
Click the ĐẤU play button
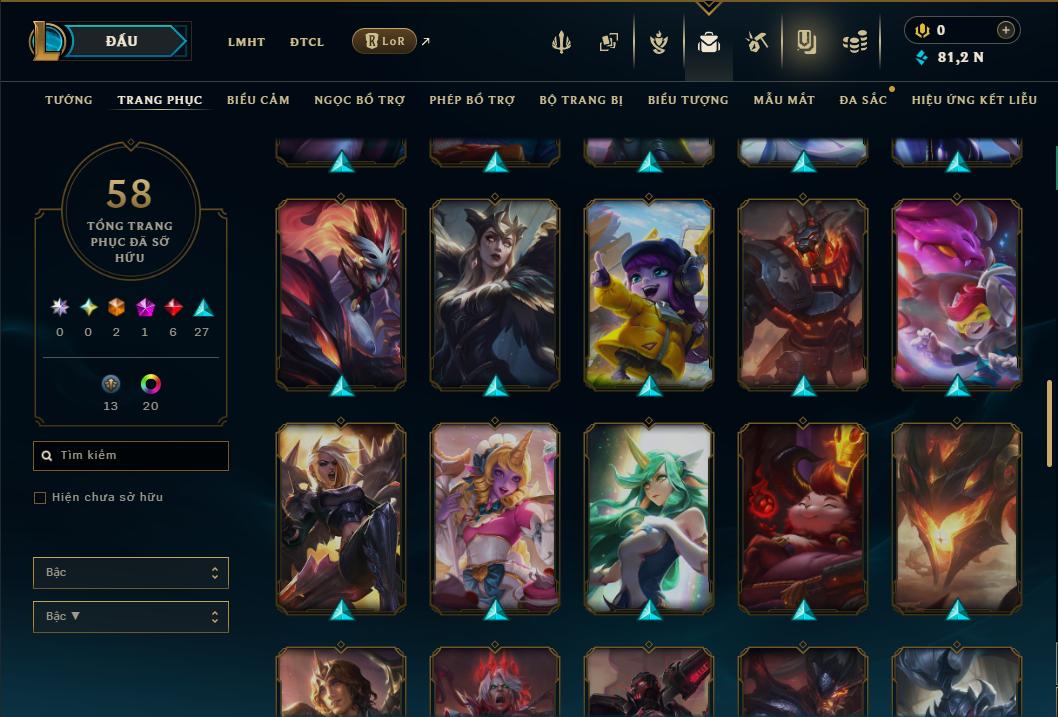point(122,41)
